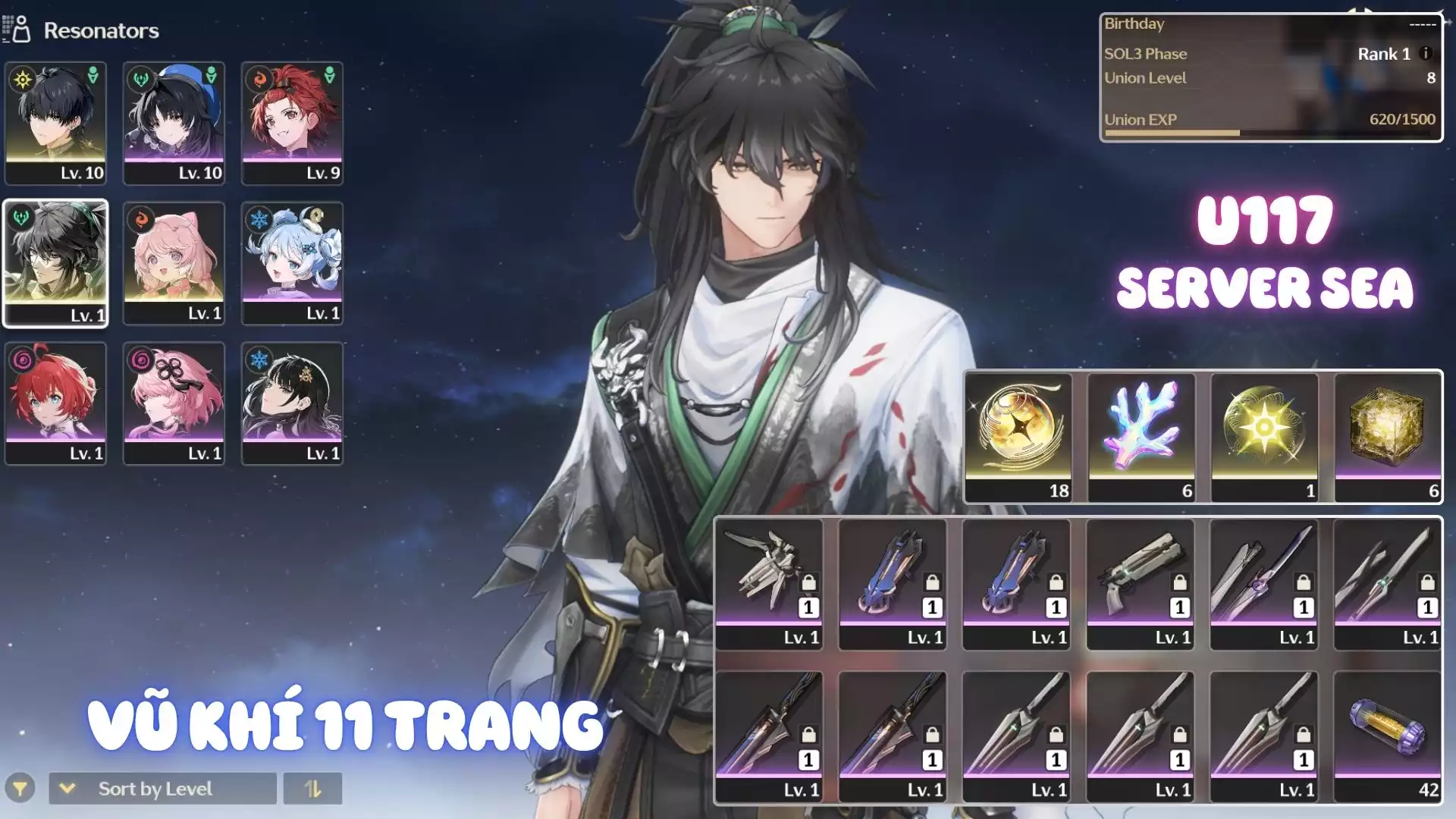The height and width of the screenshot is (819, 1456).
Task: Select the glowing yellow star item
Action: (x=1264, y=437)
